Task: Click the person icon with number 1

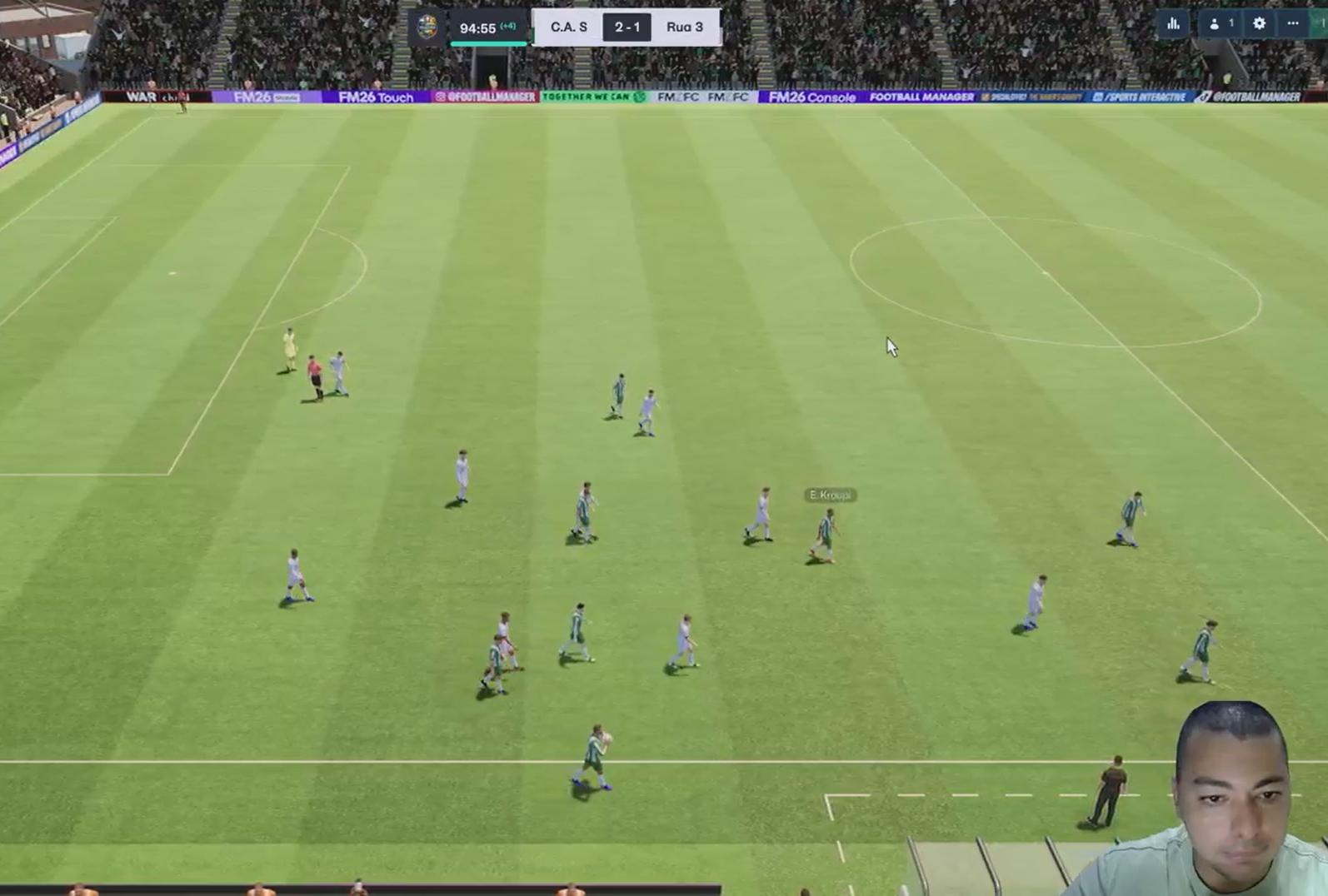Action: coord(1220,24)
